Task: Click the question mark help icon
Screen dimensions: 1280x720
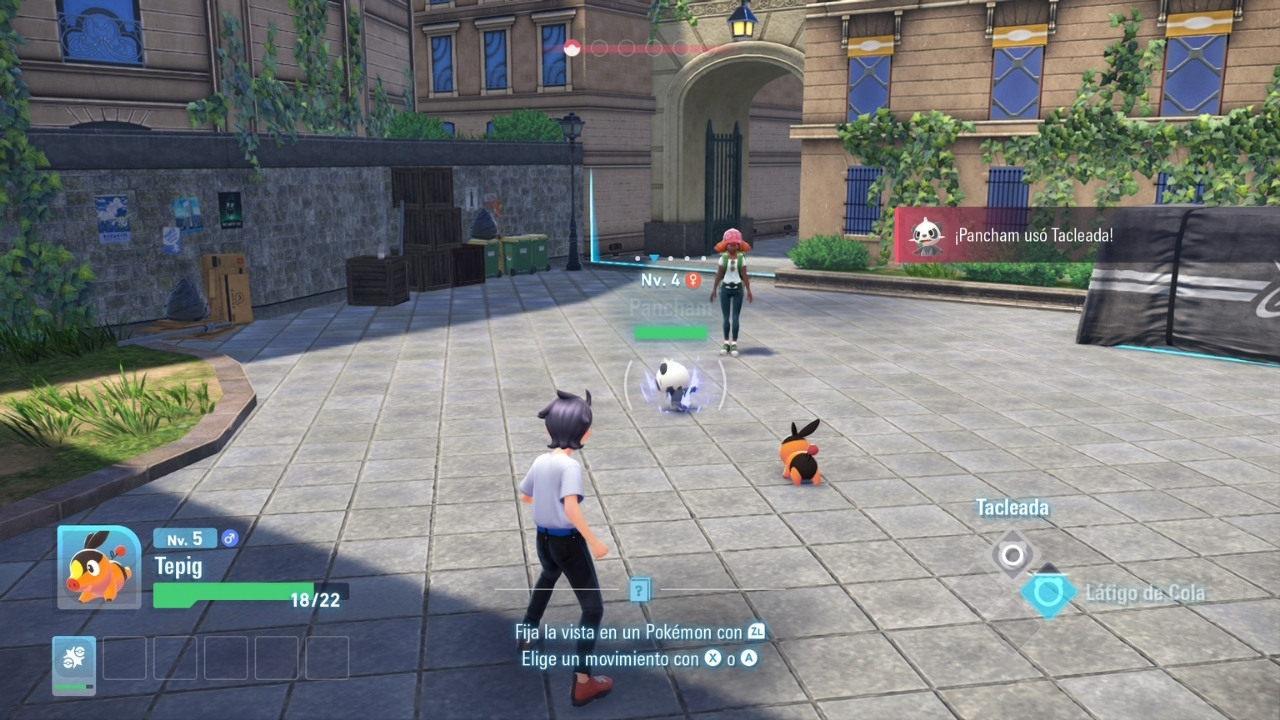Action: [640, 590]
